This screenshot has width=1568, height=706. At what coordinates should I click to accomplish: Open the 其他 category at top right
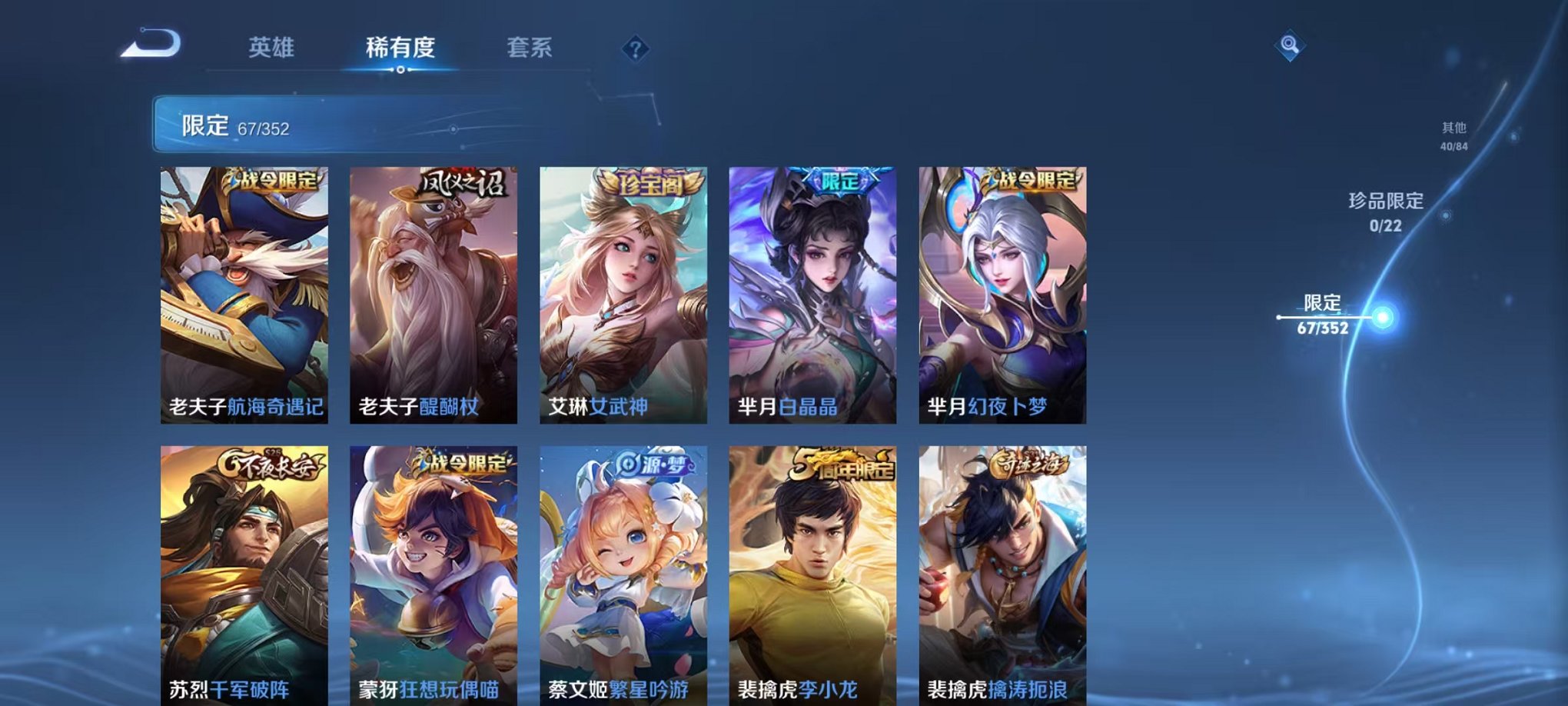point(1454,137)
